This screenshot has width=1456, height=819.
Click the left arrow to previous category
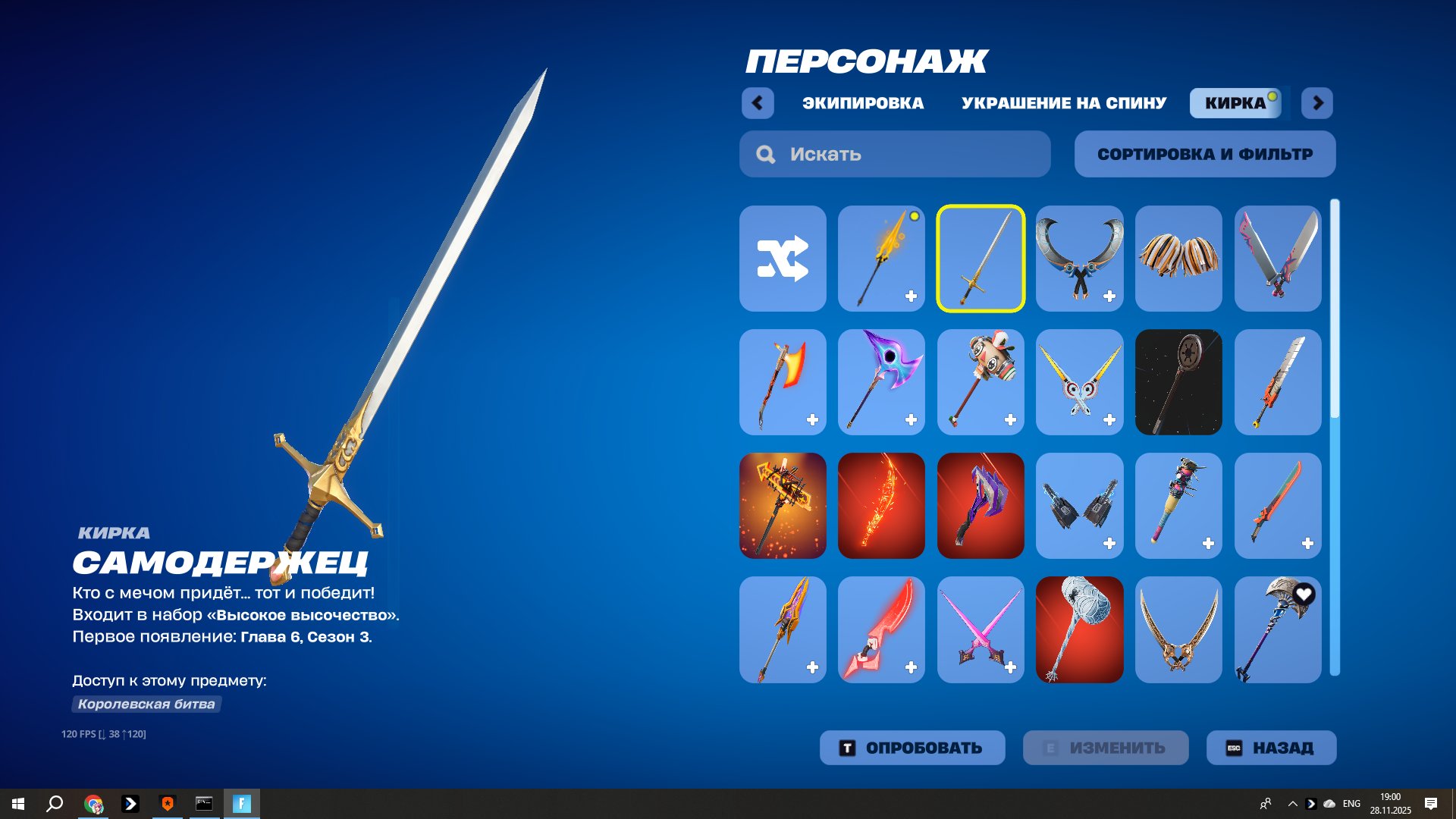click(x=758, y=103)
